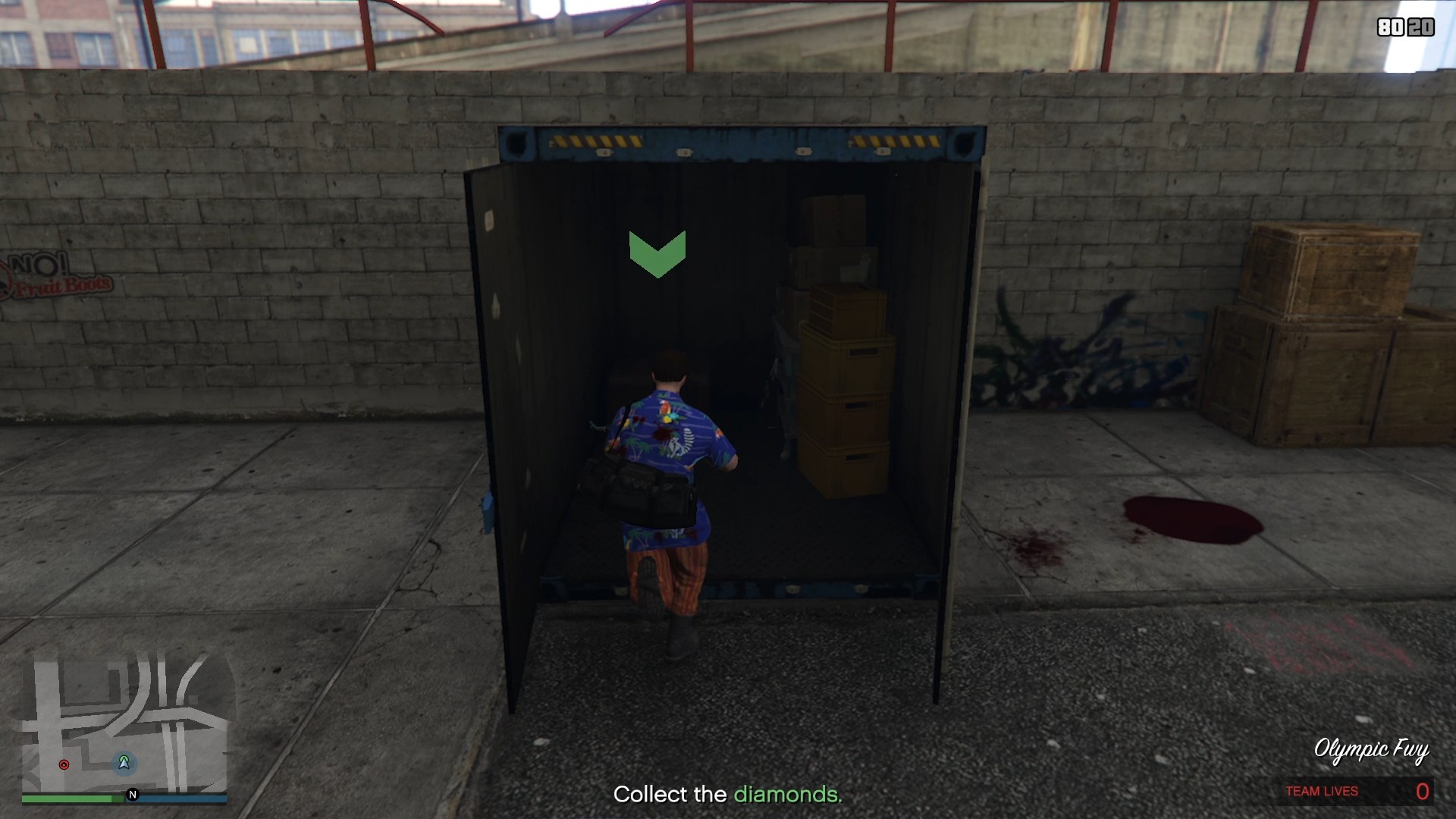Click the N compass indicator on the minimap
This screenshot has width=1456, height=819.
click(133, 795)
